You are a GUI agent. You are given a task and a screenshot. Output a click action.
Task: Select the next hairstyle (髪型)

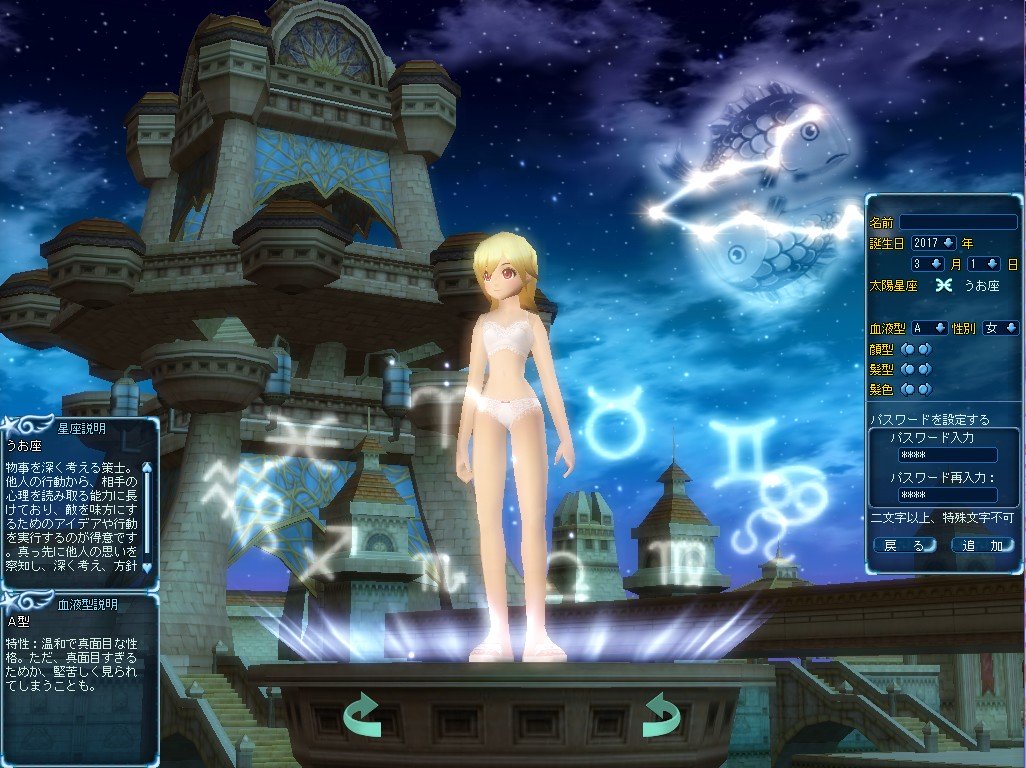925,369
